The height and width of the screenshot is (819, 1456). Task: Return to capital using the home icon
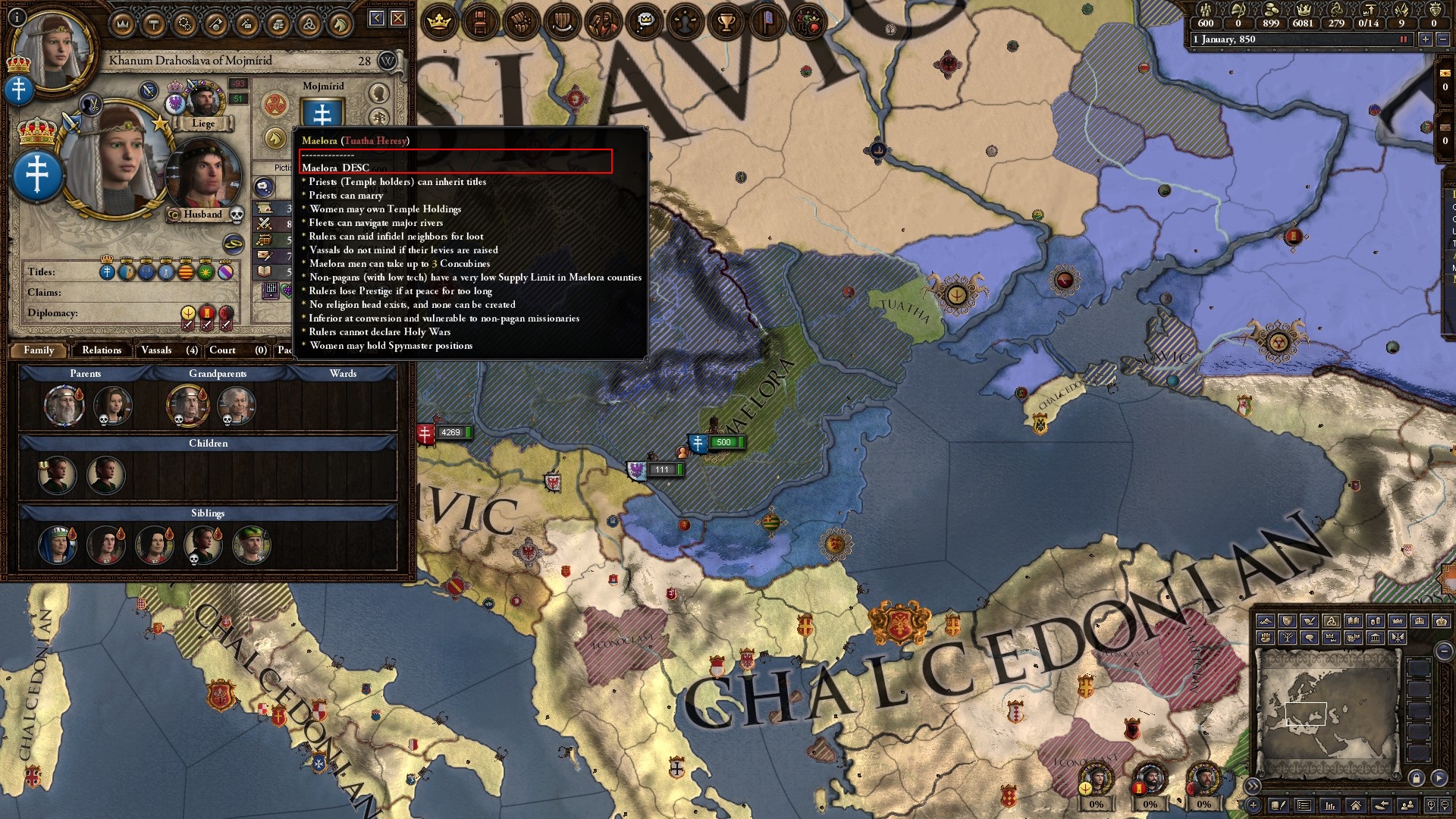[x=1355, y=806]
